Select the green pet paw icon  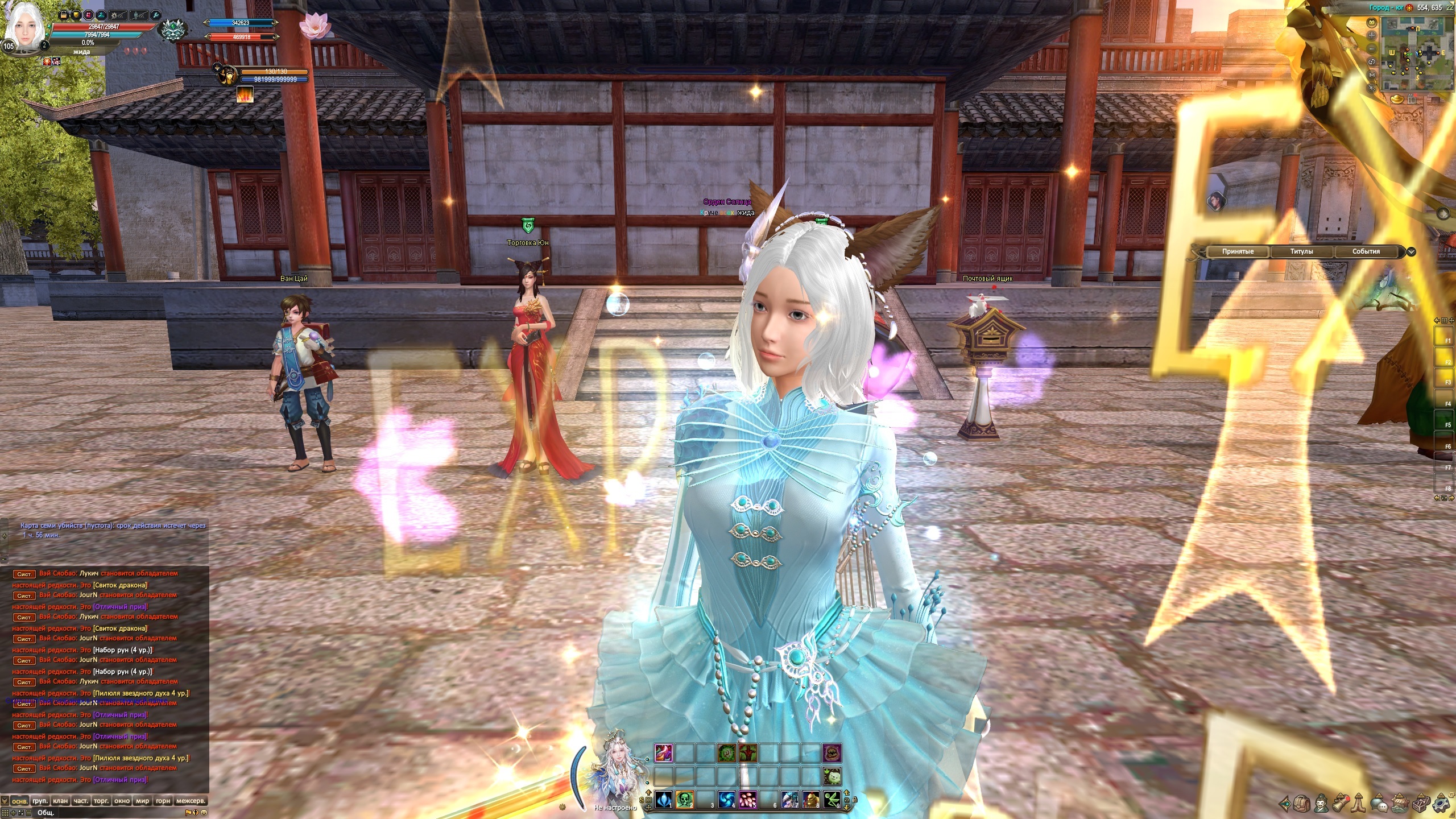(832, 776)
